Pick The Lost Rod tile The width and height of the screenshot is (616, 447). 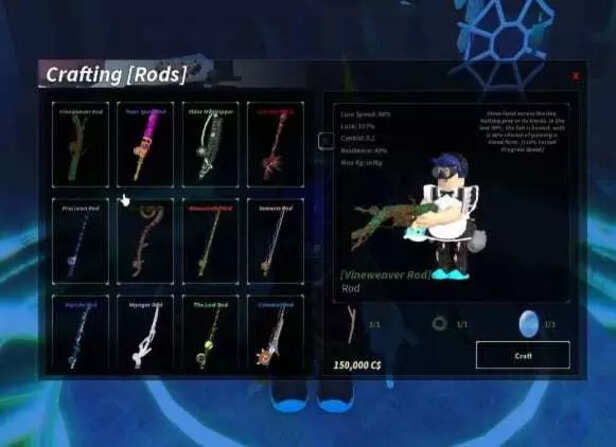209,337
